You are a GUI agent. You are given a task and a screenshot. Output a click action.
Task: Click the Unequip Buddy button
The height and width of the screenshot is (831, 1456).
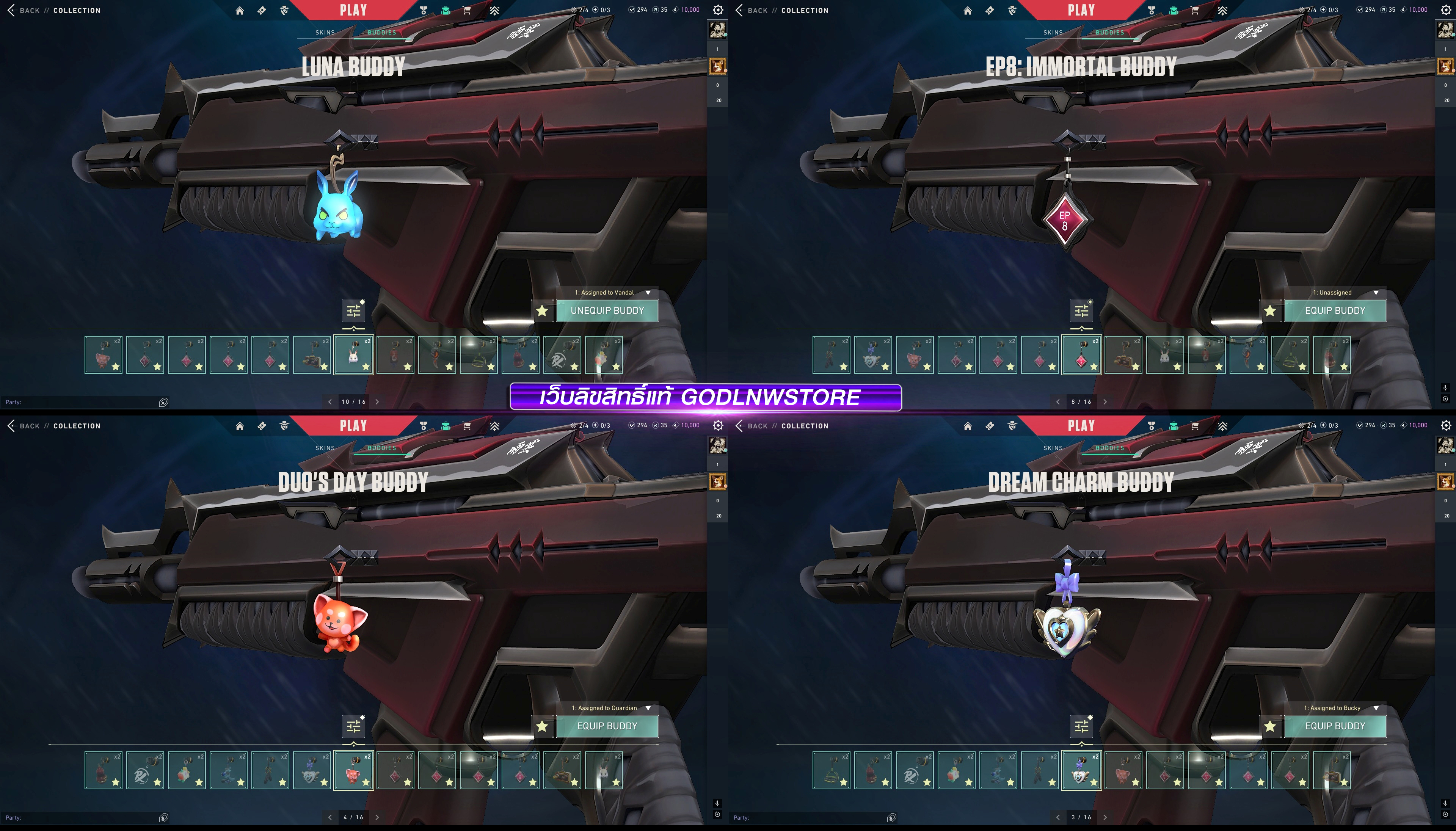[607, 310]
